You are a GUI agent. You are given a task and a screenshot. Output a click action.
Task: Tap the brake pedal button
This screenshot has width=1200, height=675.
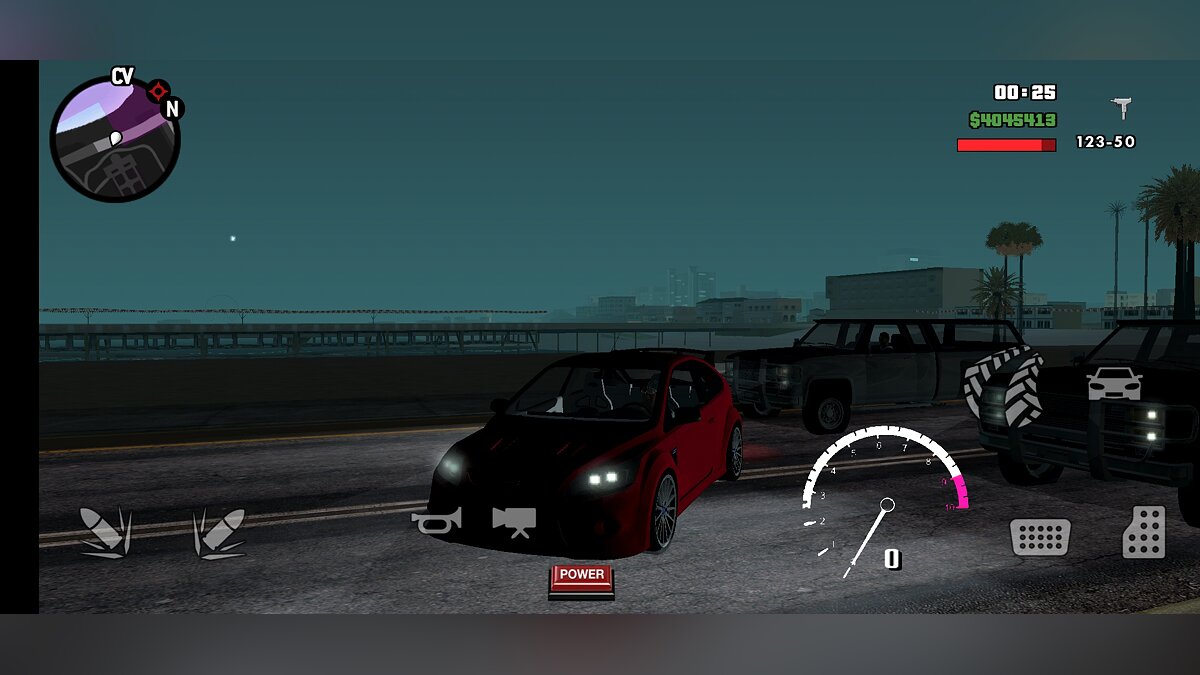(x=1040, y=537)
